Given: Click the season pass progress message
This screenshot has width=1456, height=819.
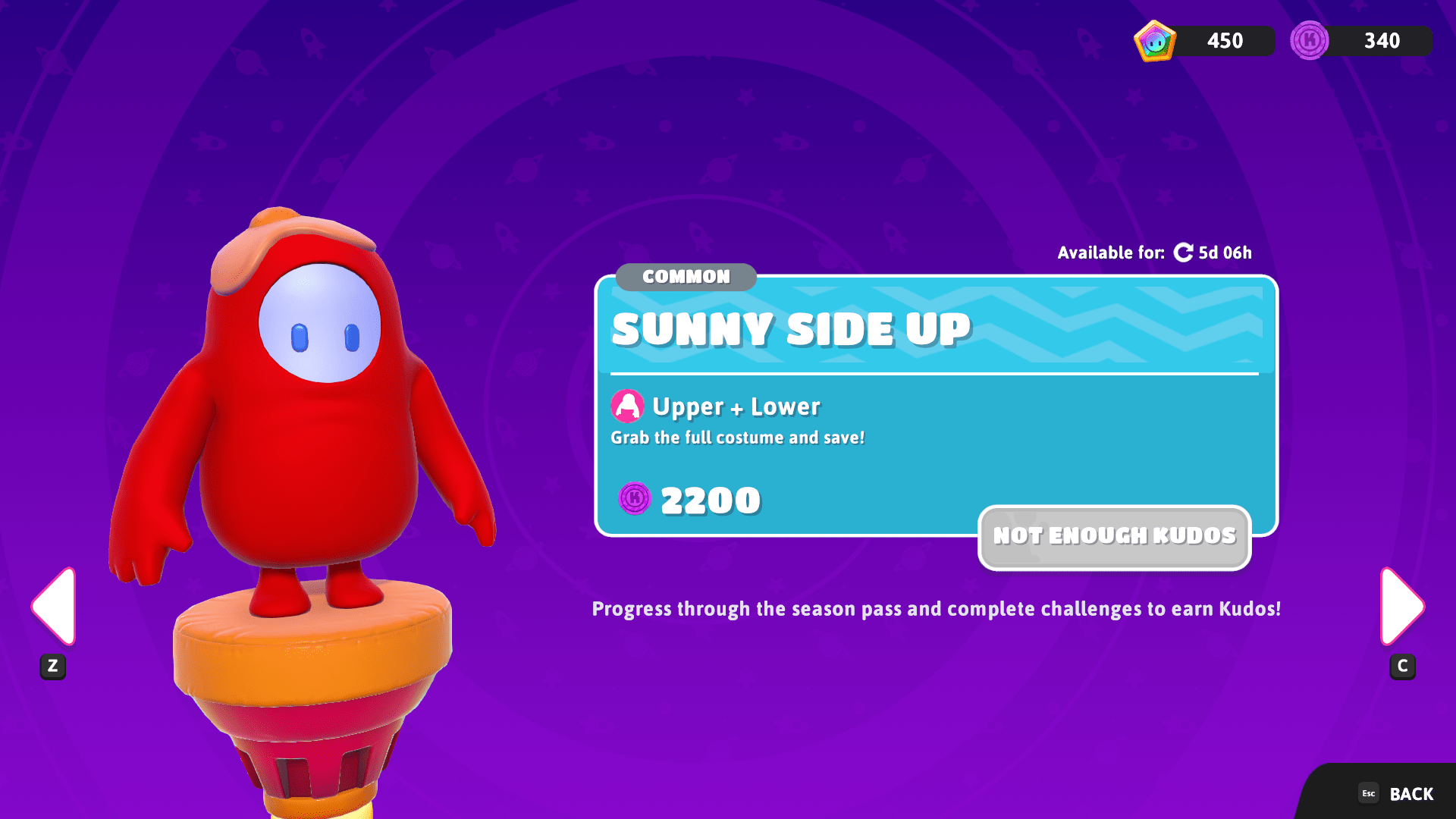Looking at the screenshot, I should point(935,608).
